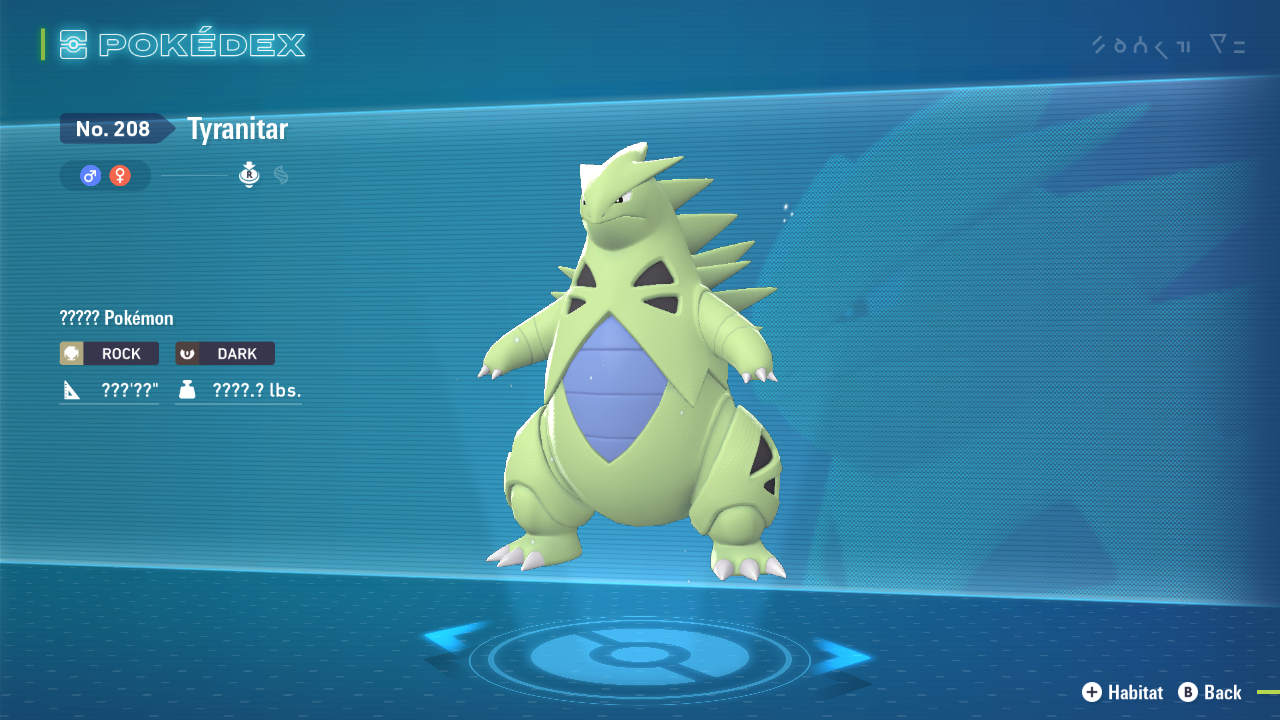Select the No. 208 entry badge
Image resolution: width=1280 pixels, height=720 pixels.
[x=113, y=128]
